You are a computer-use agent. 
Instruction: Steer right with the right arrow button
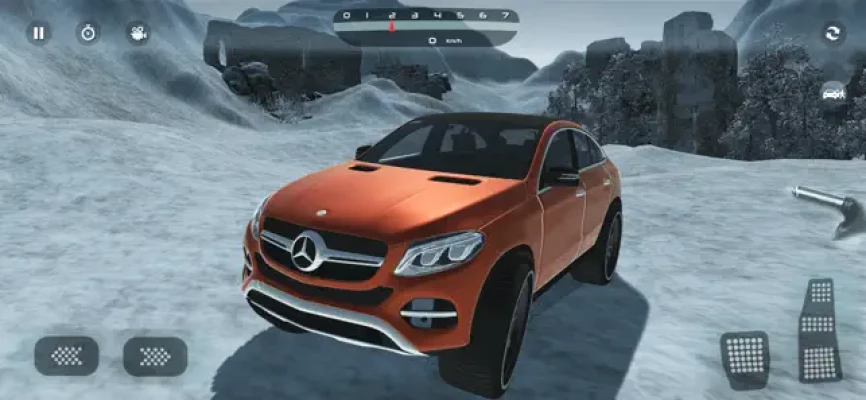click(155, 356)
